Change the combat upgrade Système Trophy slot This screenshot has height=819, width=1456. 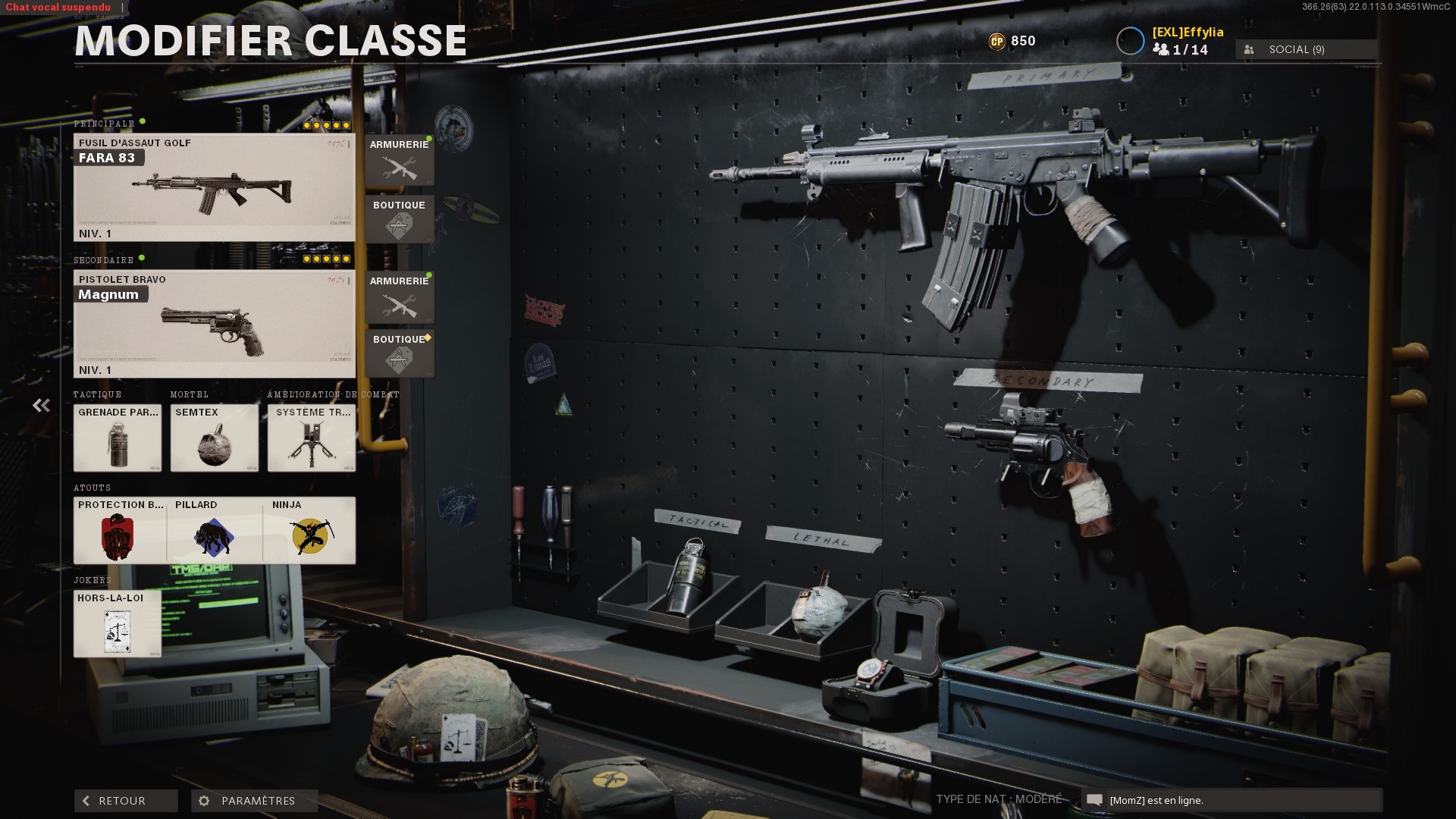click(312, 438)
